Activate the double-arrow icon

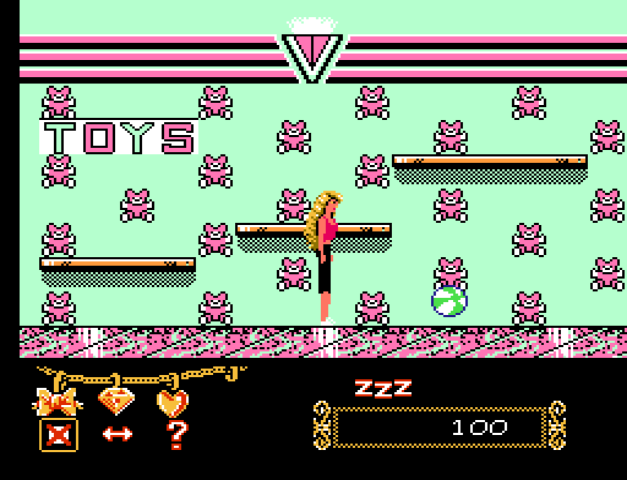(x=117, y=435)
